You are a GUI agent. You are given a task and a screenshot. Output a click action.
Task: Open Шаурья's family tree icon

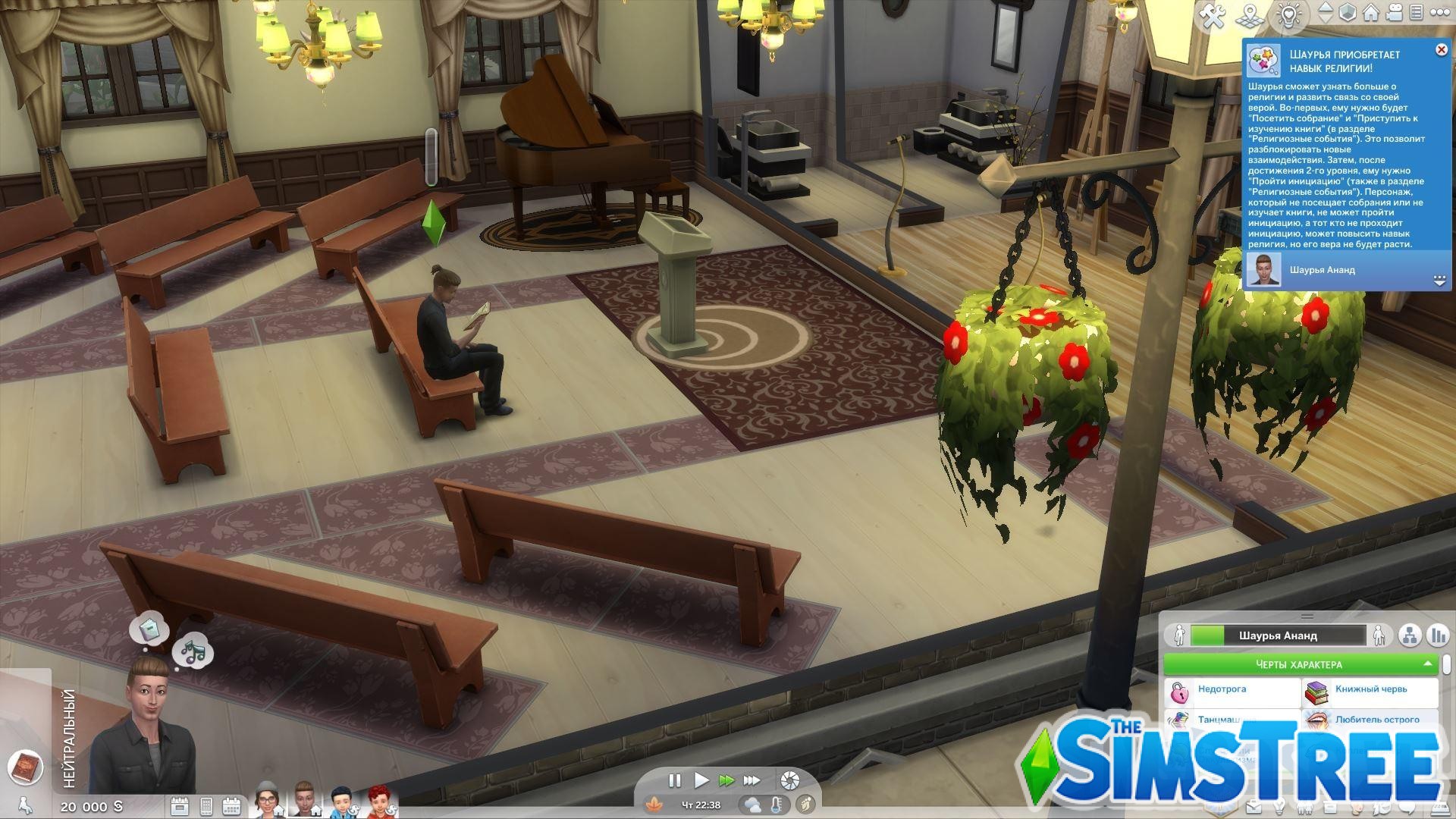[x=1410, y=635]
